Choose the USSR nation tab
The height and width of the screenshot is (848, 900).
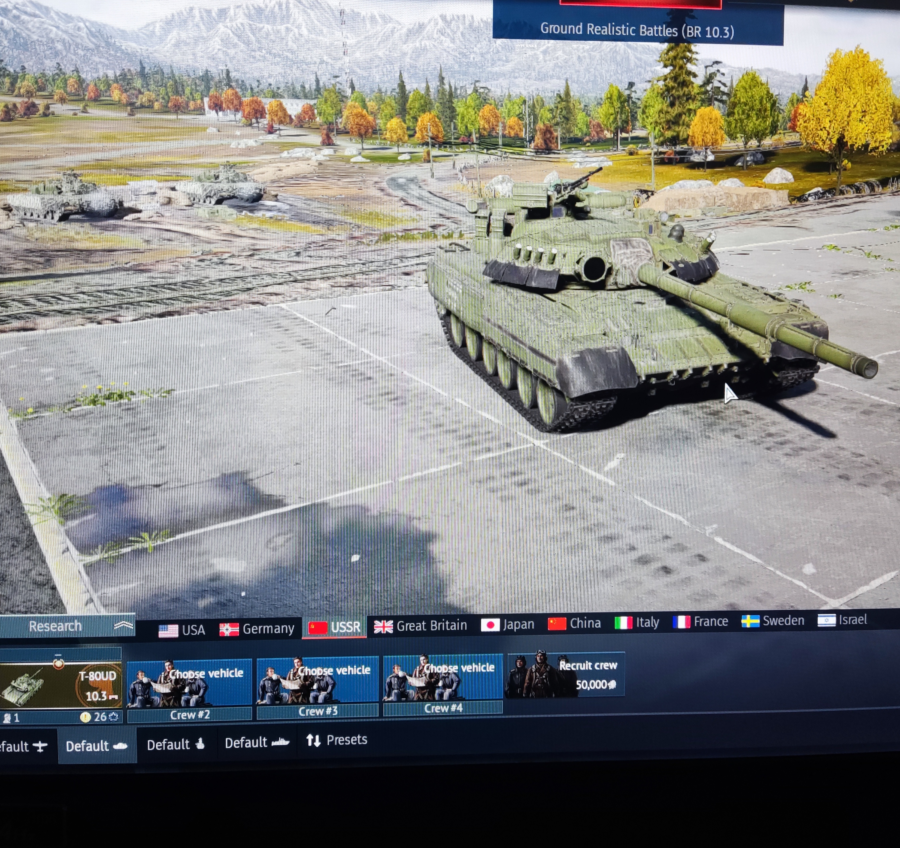[335, 627]
